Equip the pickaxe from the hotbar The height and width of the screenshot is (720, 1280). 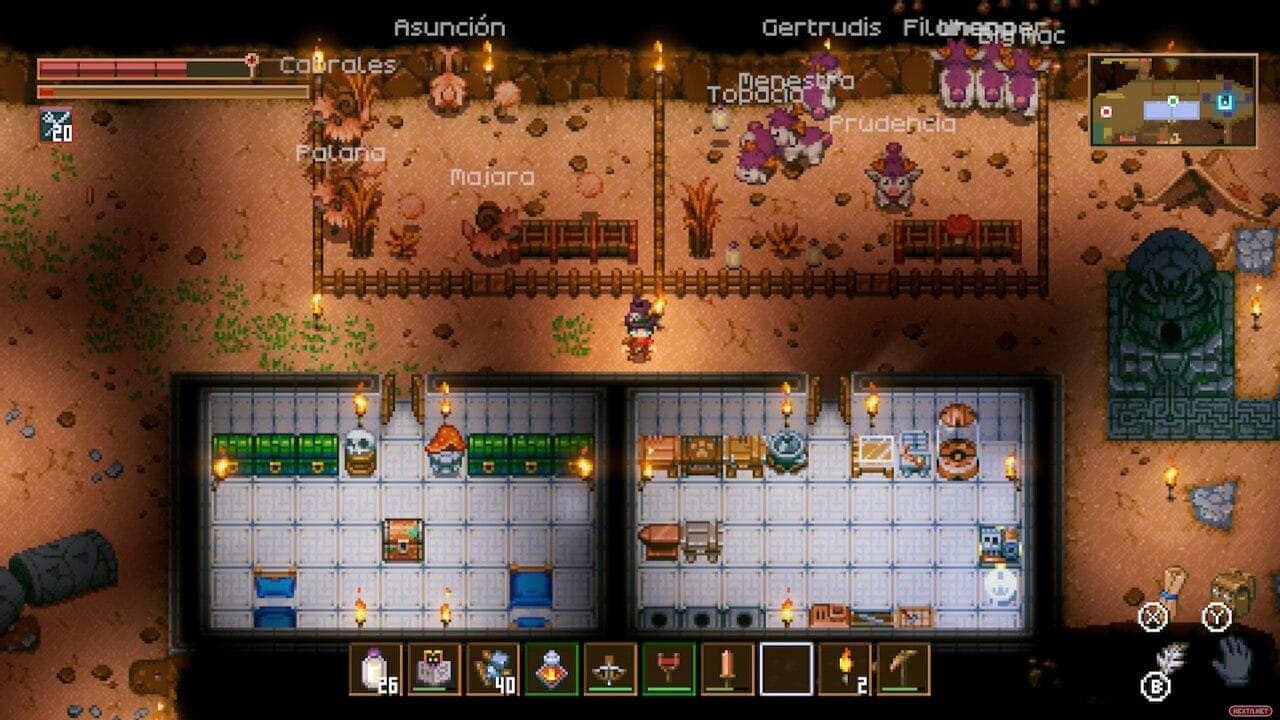tap(903, 668)
